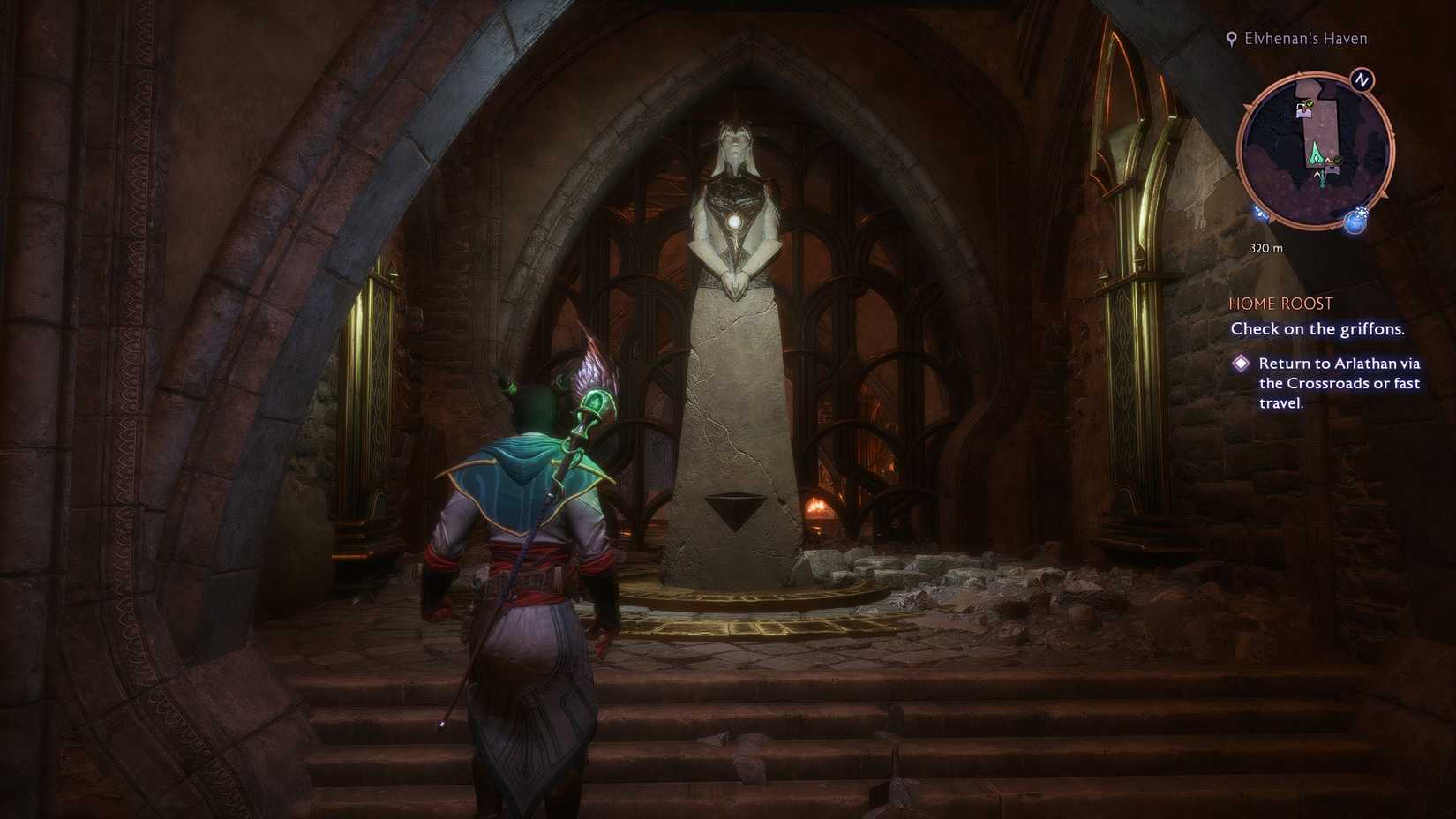Select the completed chest icon on the minimap
The height and width of the screenshot is (819, 1456).
click(x=1303, y=111)
